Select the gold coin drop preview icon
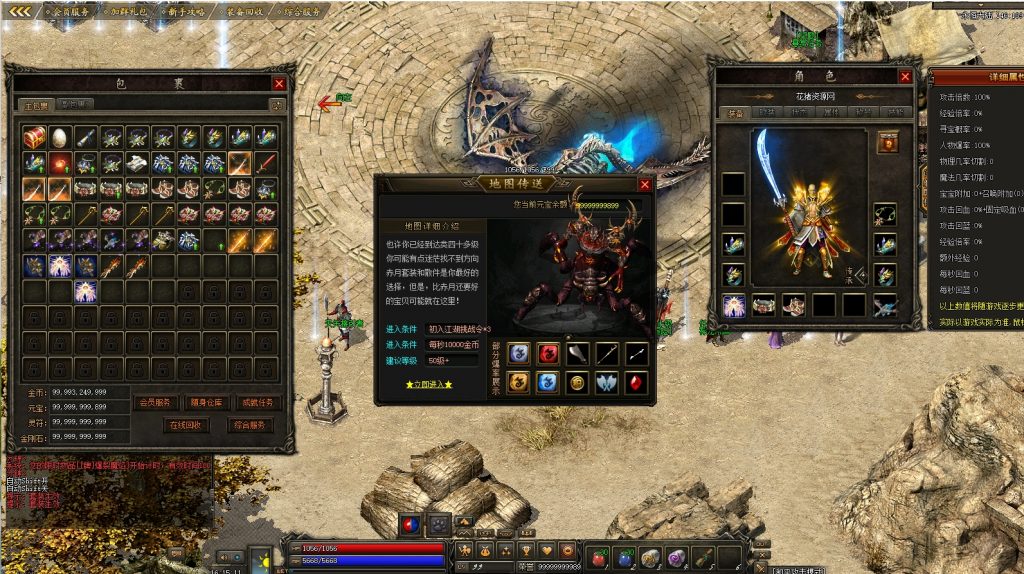Image resolution: width=1024 pixels, height=574 pixels. 578,381
